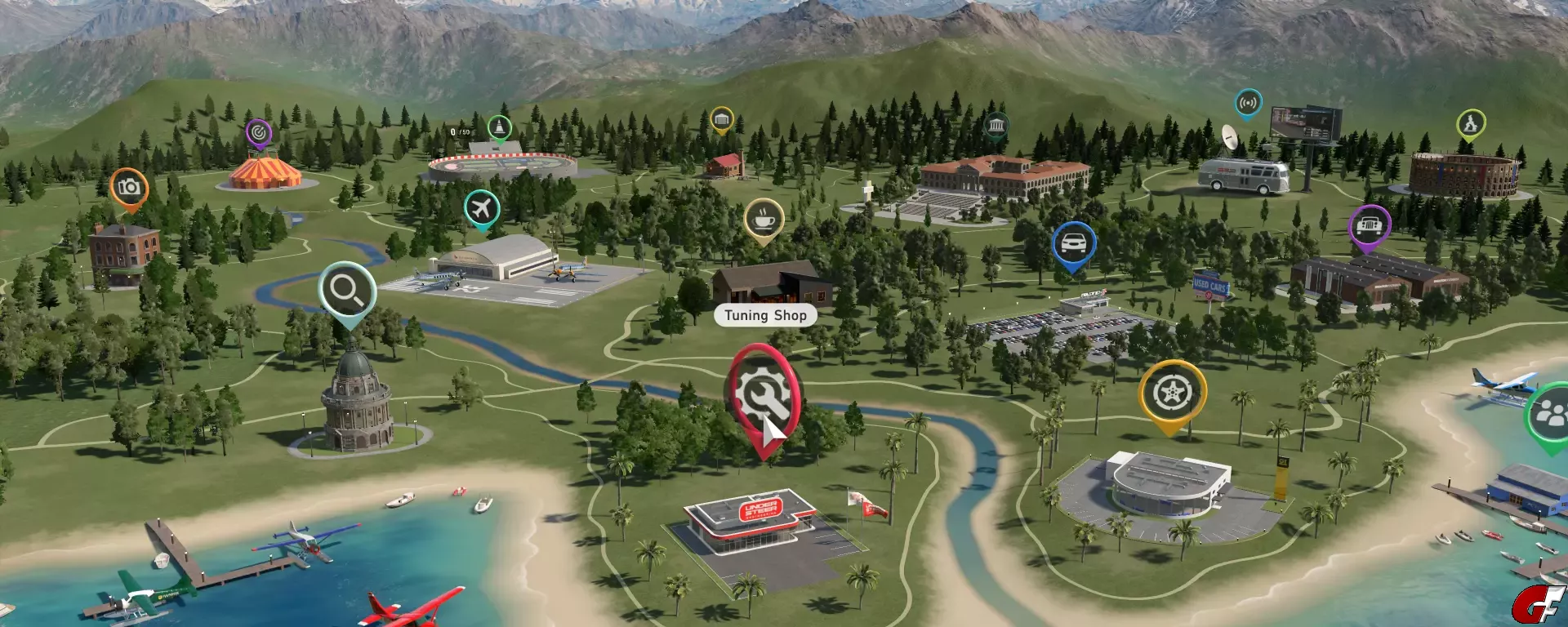This screenshot has width=1568, height=627.
Task: Open the green multiplayer people pin
Action: [1548, 416]
